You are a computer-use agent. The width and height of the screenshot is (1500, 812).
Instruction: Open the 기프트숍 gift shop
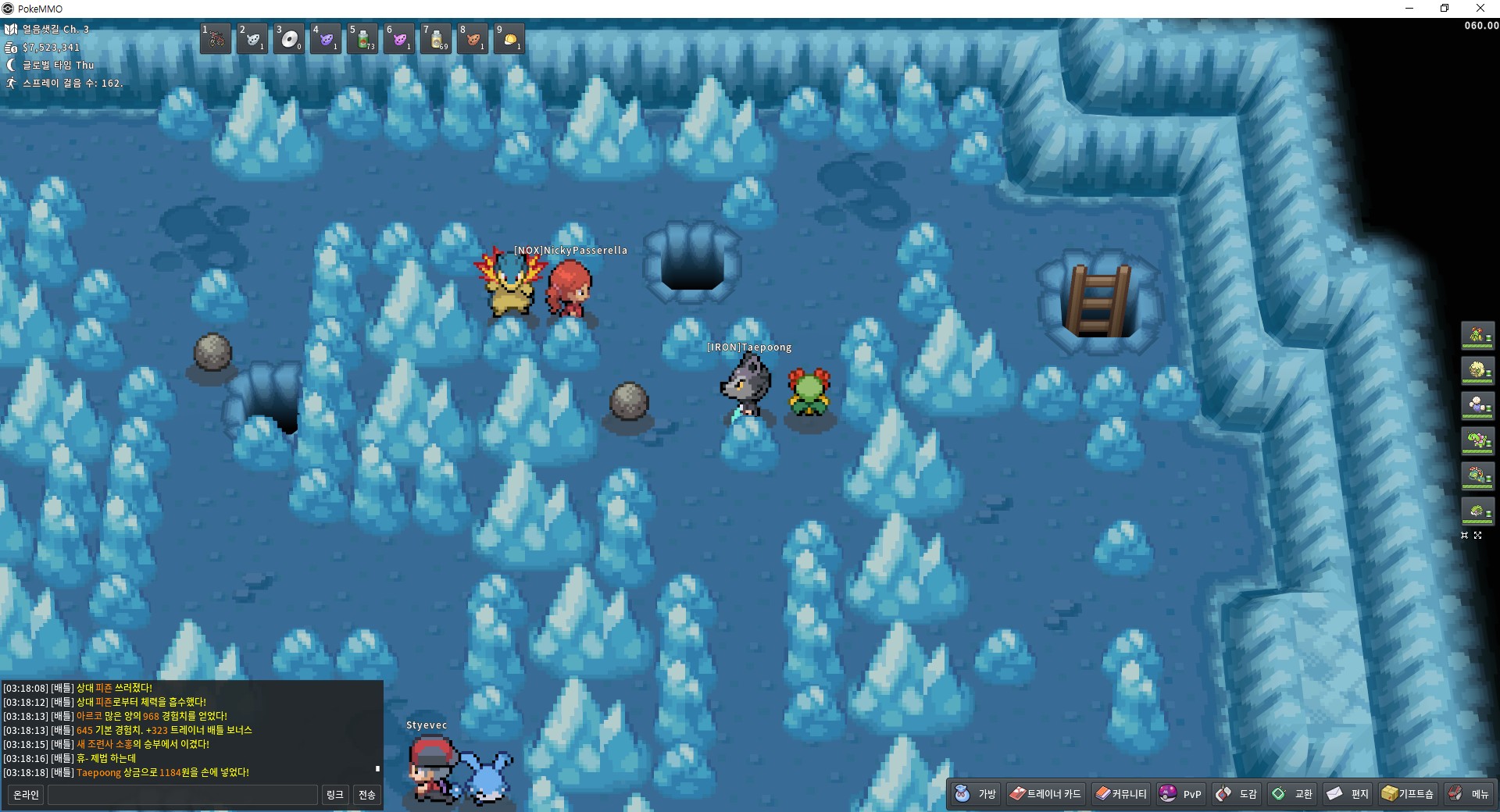[x=1408, y=794]
